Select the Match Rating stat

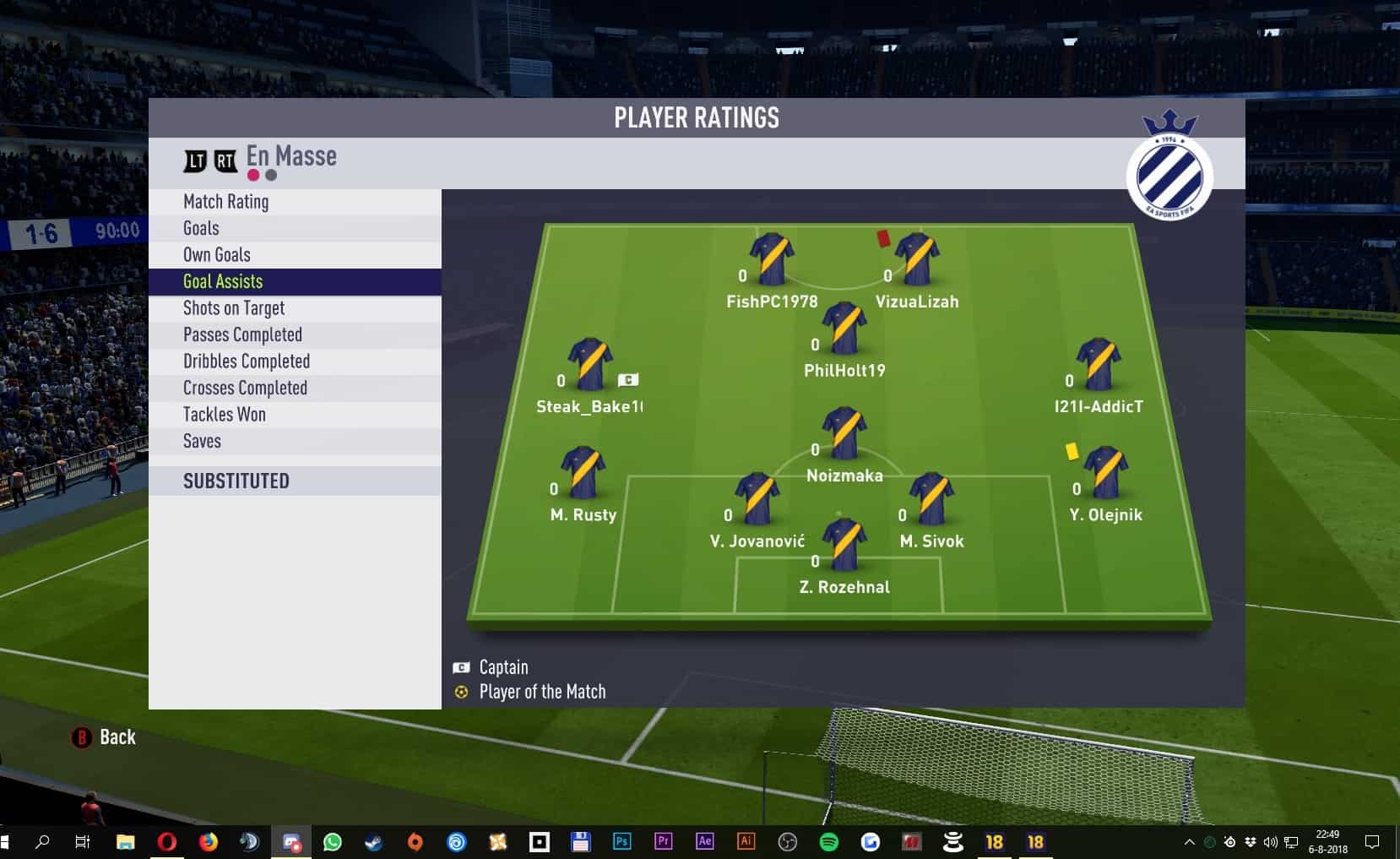coord(225,202)
